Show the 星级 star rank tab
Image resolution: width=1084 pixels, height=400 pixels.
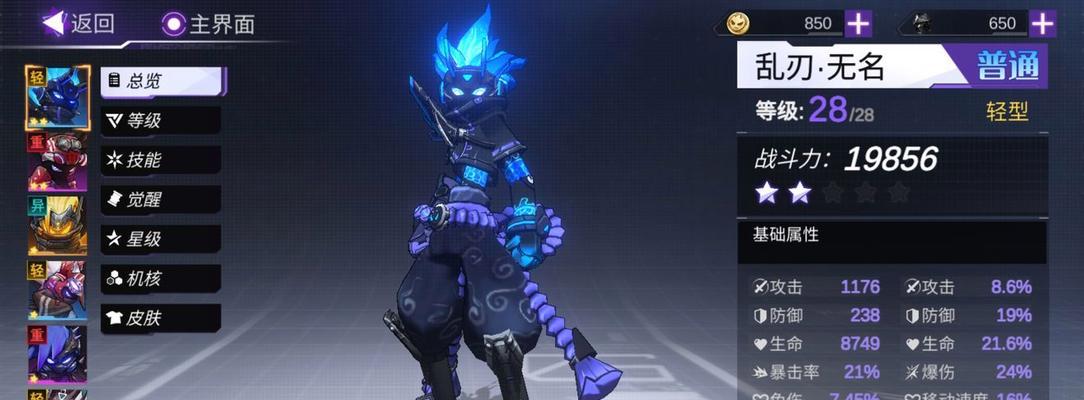point(161,239)
